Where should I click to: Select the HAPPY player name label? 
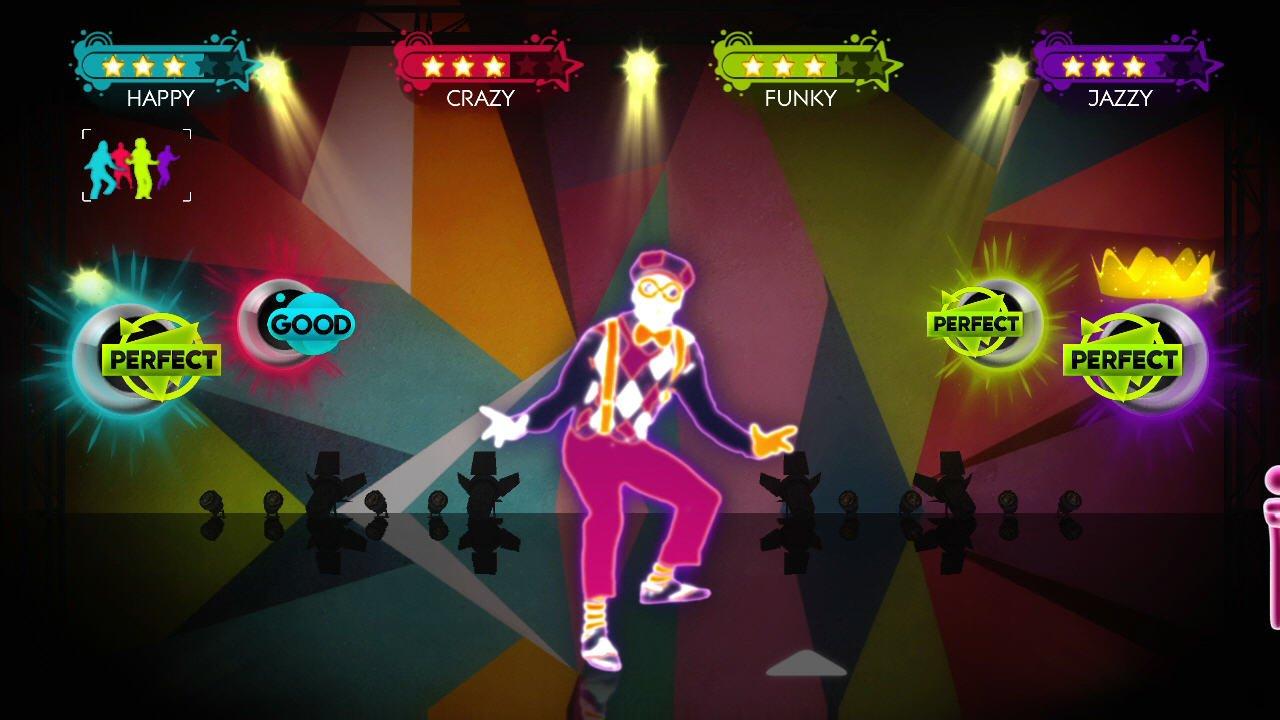pyautogui.click(x=162, y=98)
